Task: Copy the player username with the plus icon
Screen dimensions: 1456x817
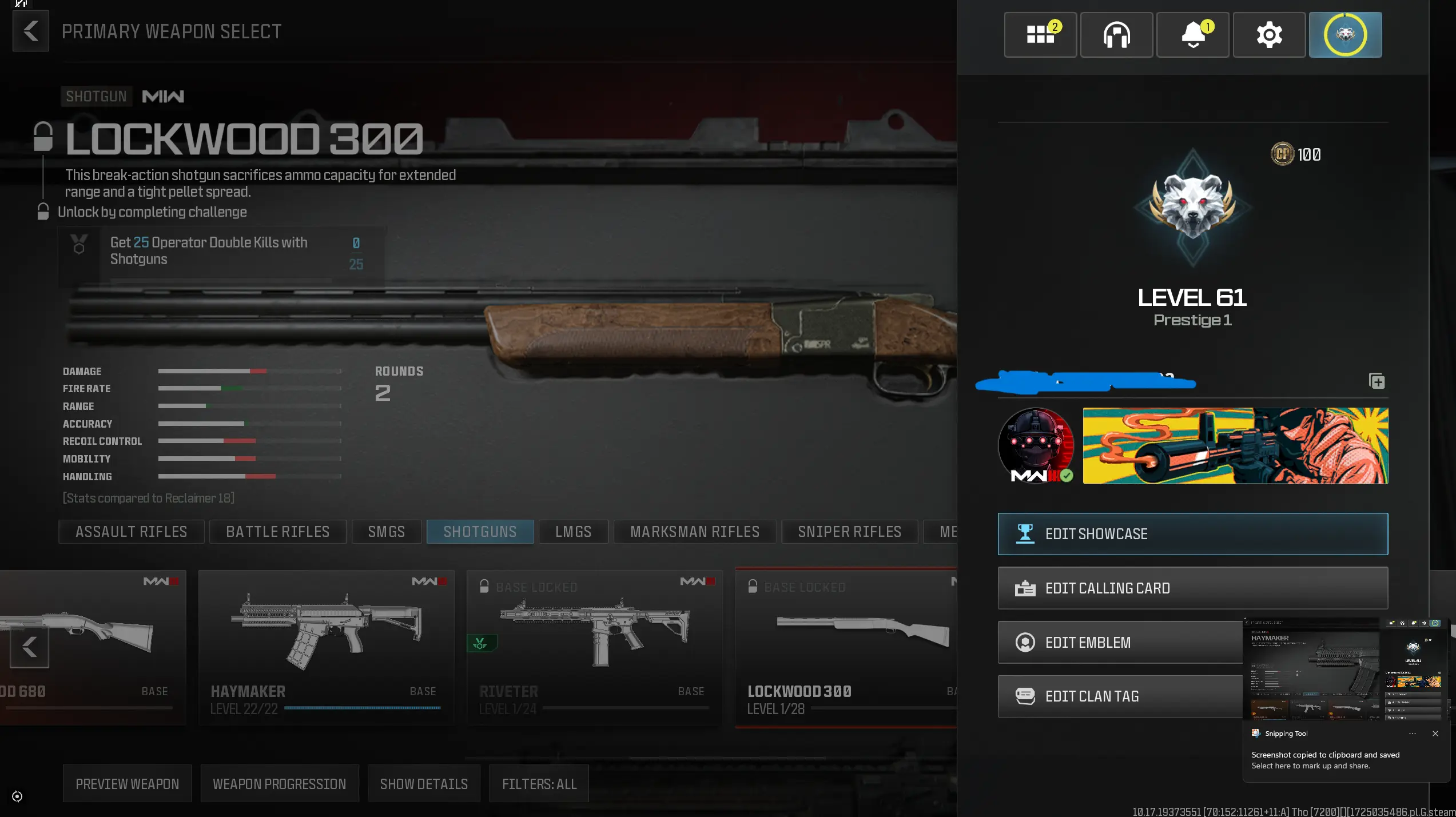Action: tap(1377, 381)
